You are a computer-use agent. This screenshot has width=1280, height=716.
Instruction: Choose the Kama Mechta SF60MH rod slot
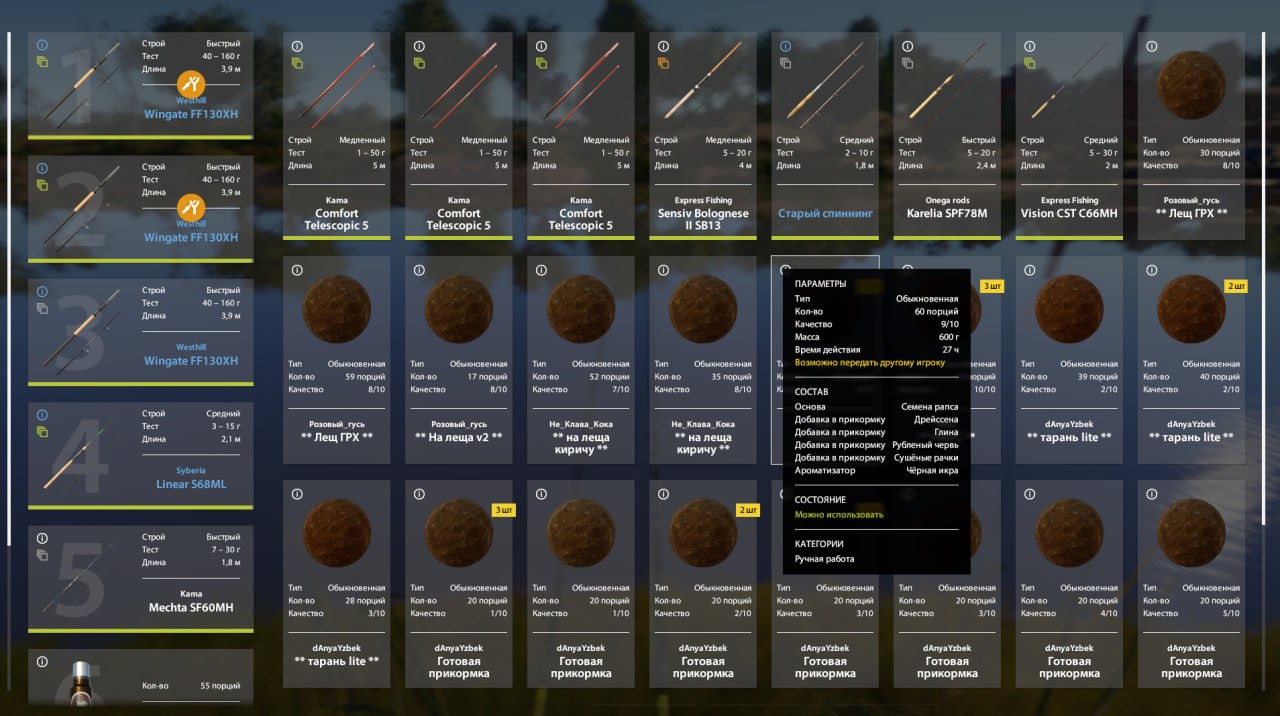[140, 578]
